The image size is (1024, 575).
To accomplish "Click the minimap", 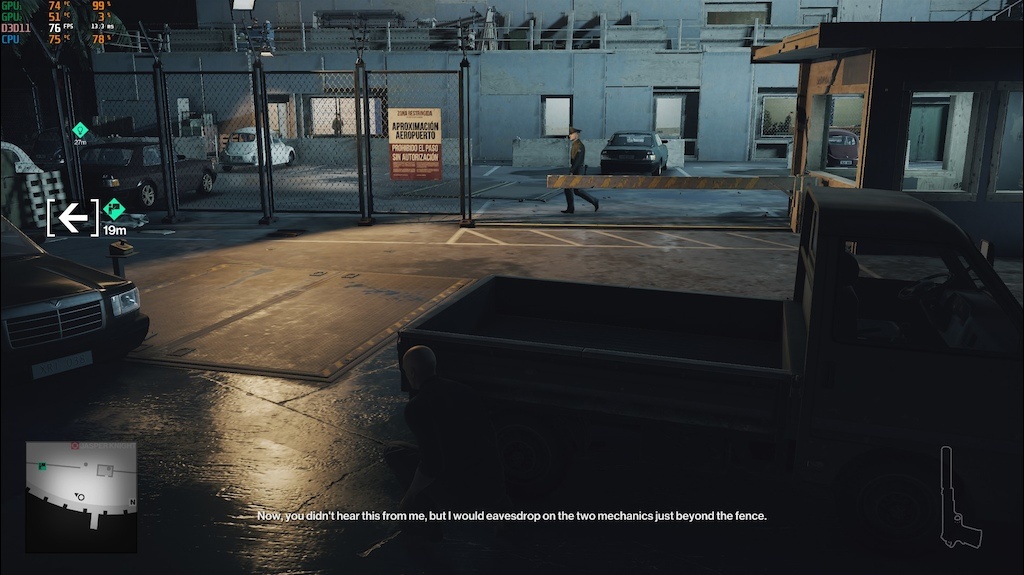I will 81,496.
